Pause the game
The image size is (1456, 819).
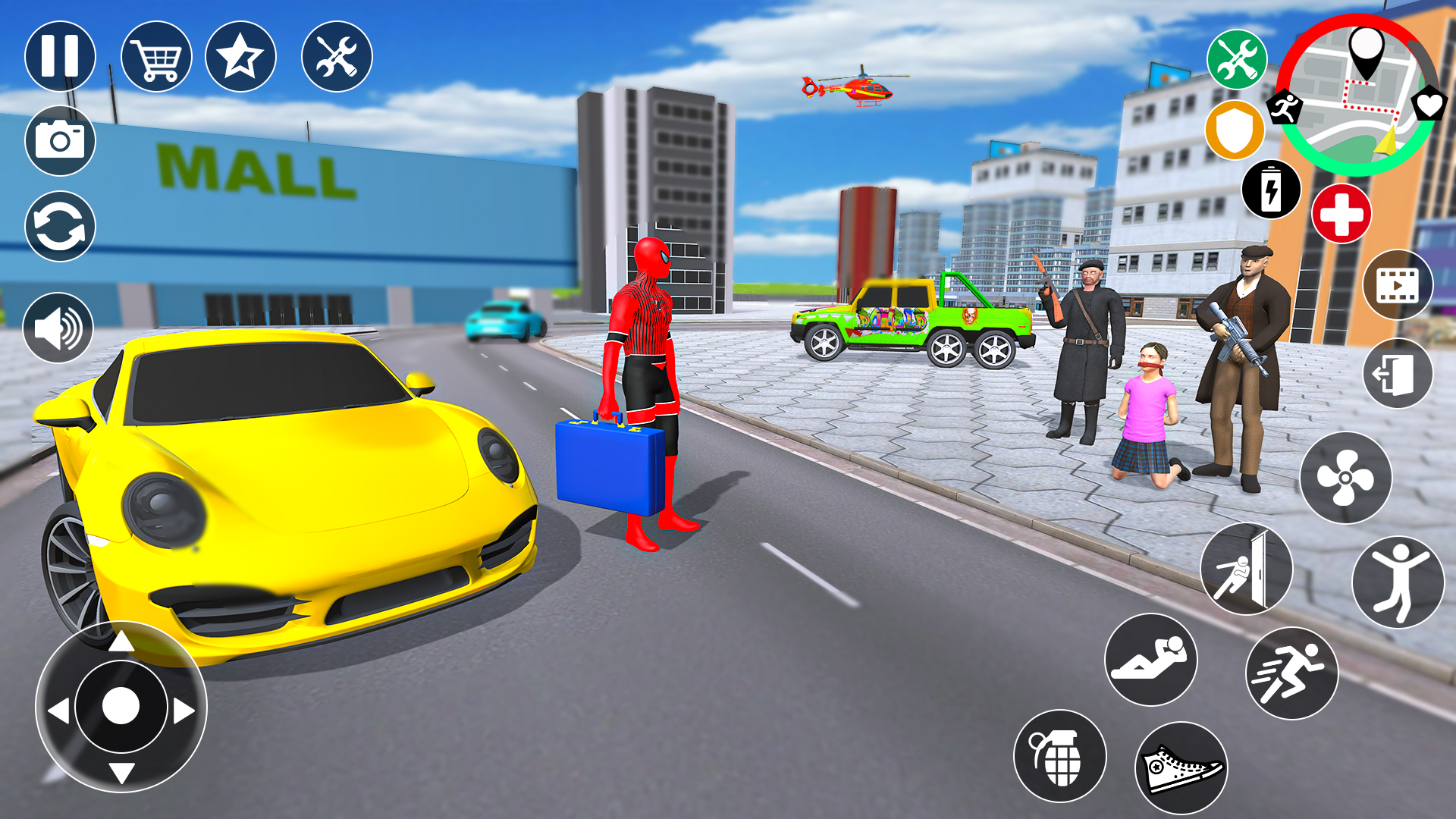coord(59,57)
